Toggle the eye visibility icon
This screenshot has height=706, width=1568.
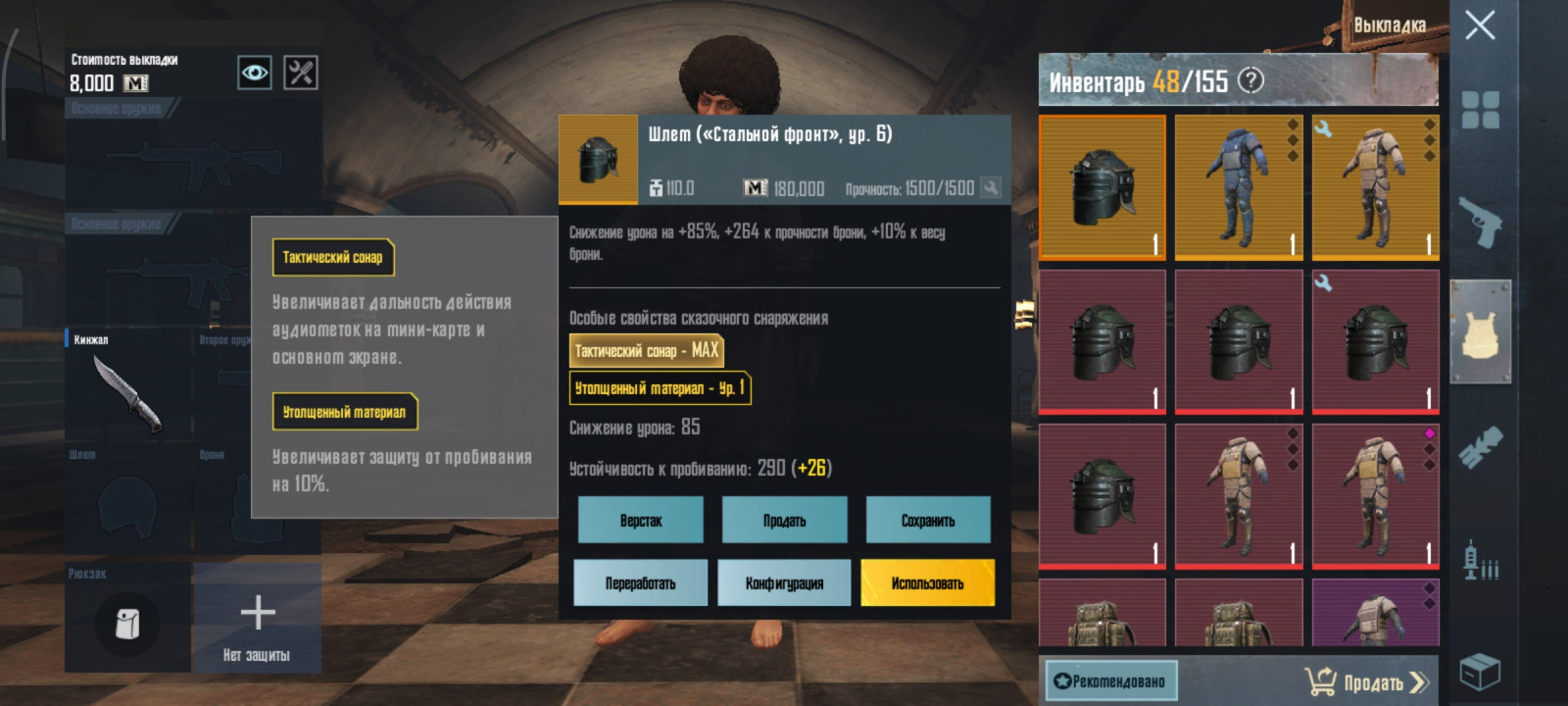pos(255,73)
